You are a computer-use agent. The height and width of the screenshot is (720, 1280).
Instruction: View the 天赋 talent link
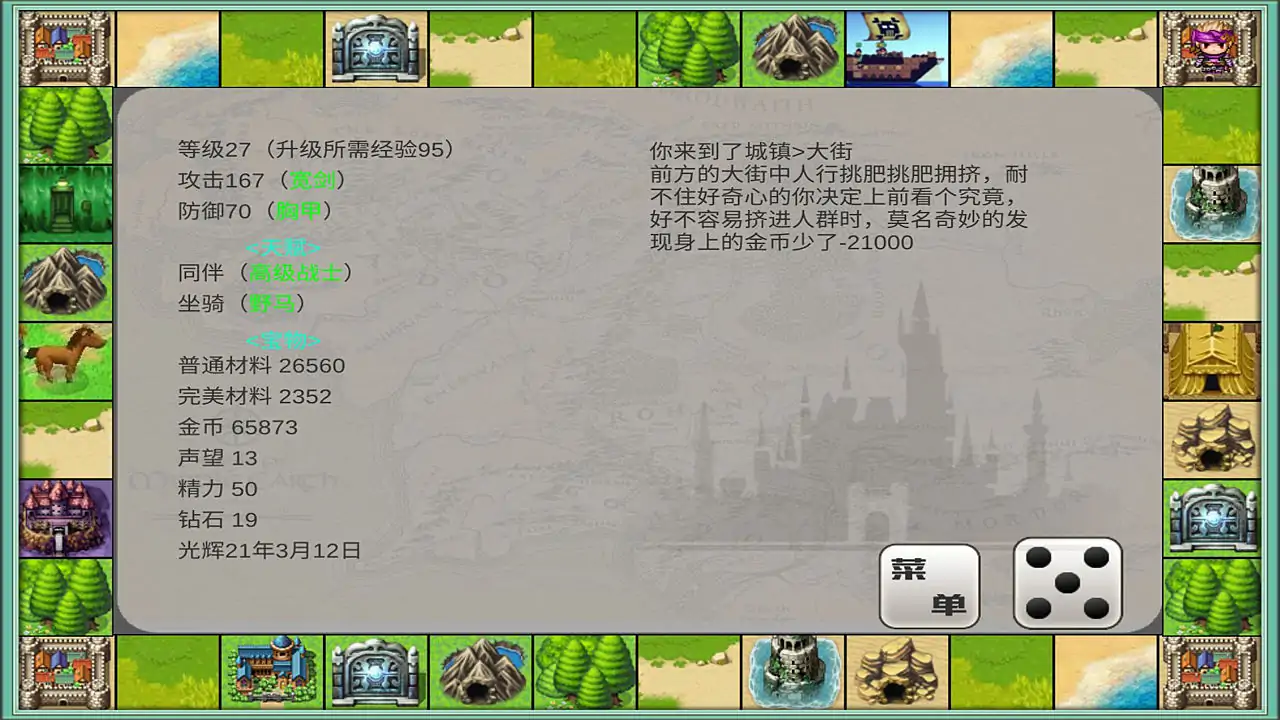pos(283,247)
